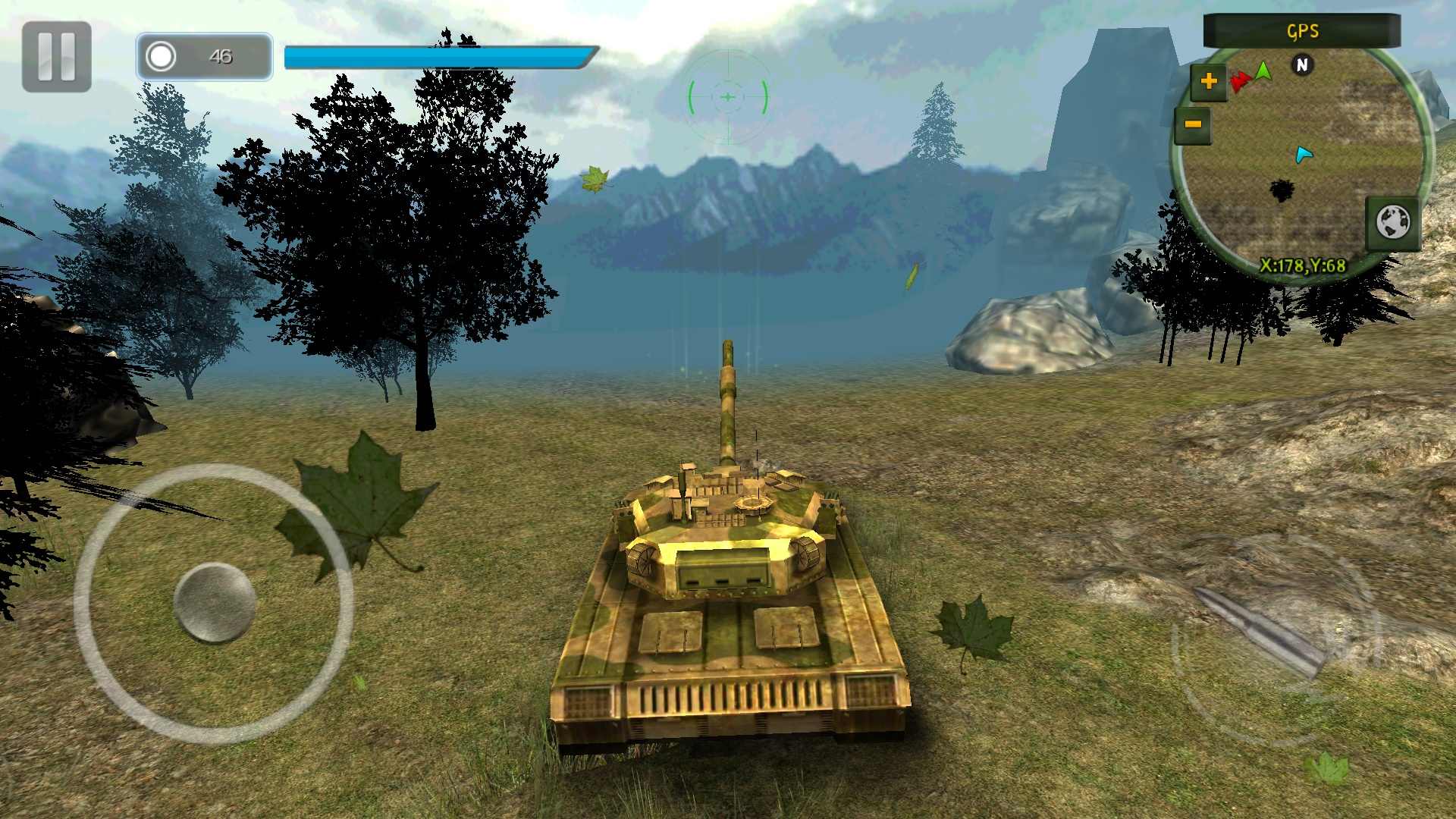Select the ammo shell icon showing 46
1456x819 pixels.
tap(162, 55)
